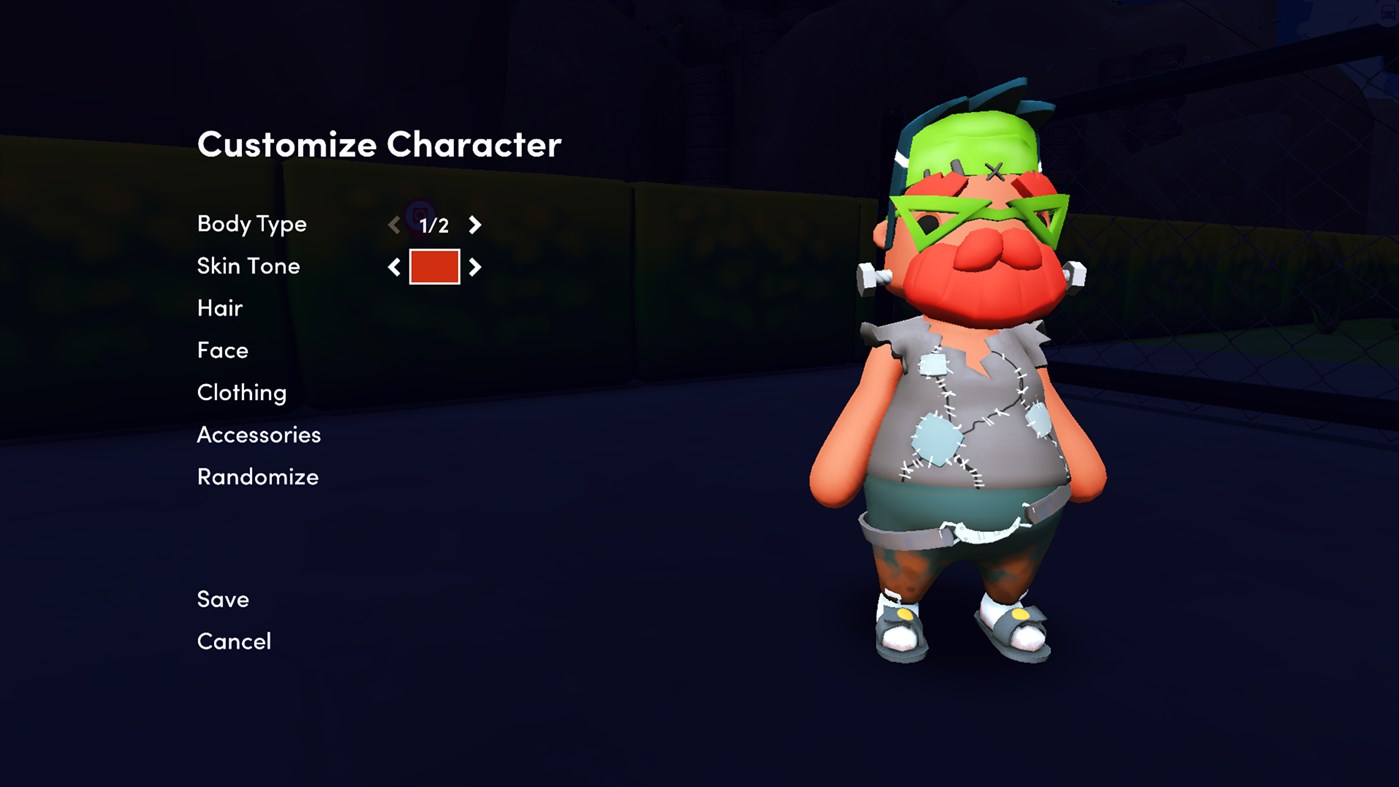Select the Body Type row

click(251, 224)
